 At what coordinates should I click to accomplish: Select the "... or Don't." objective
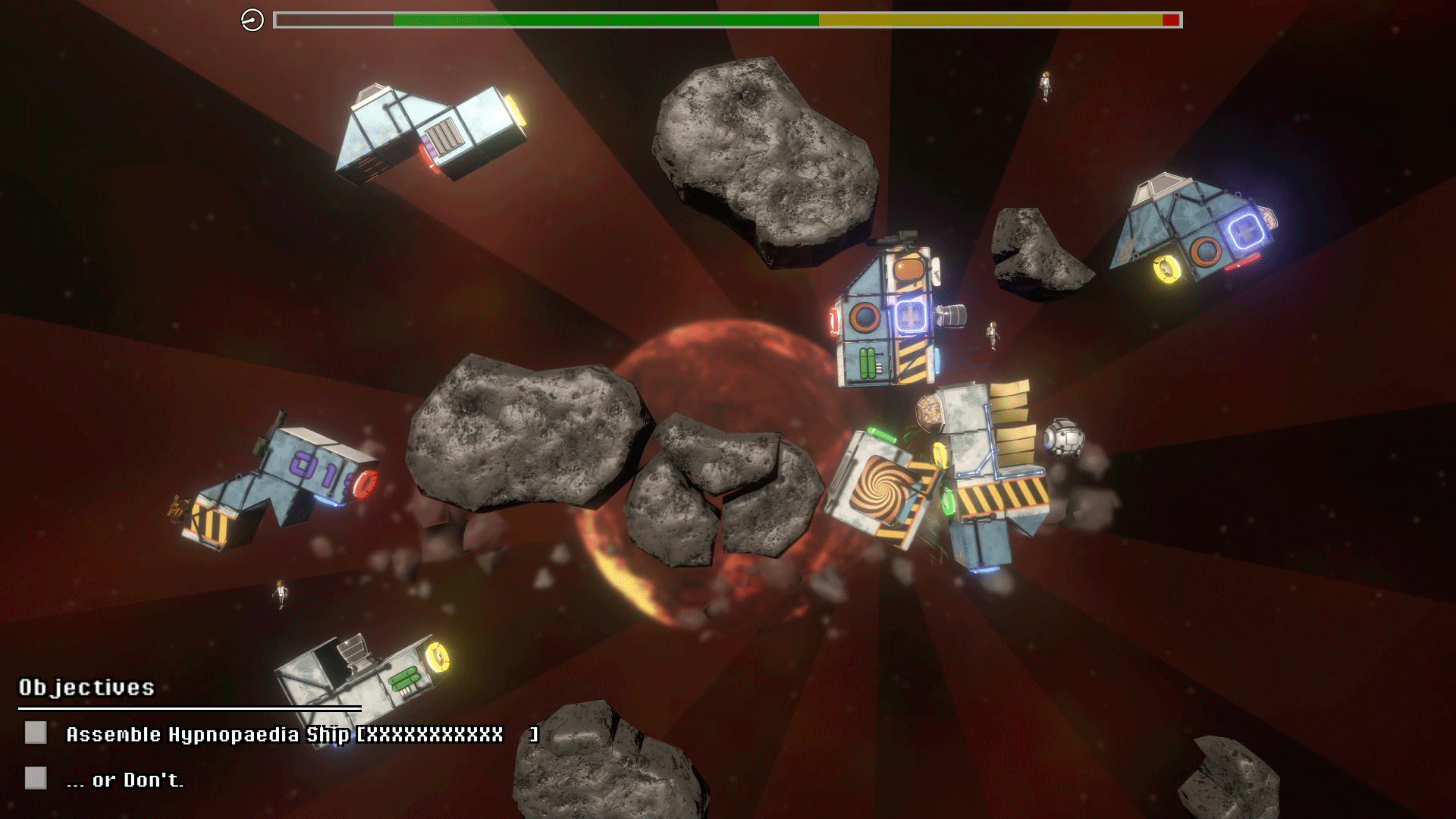(x=125, y=780)
